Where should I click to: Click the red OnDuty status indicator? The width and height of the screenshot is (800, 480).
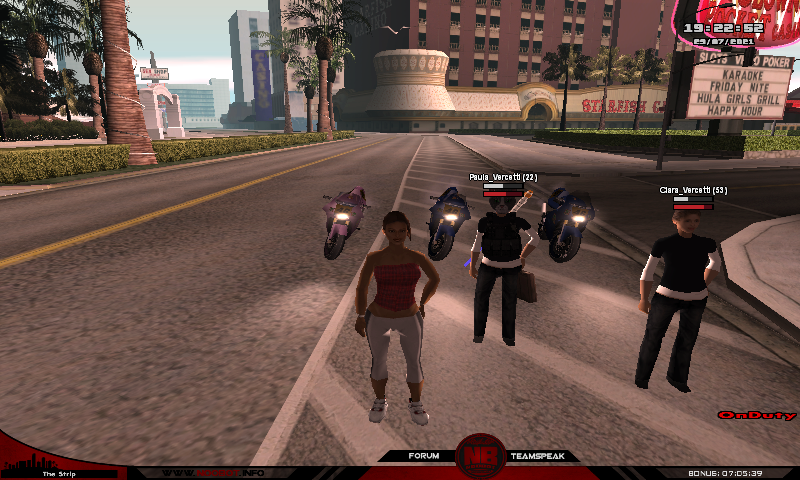pyautogui.click(x=756, y=415)
